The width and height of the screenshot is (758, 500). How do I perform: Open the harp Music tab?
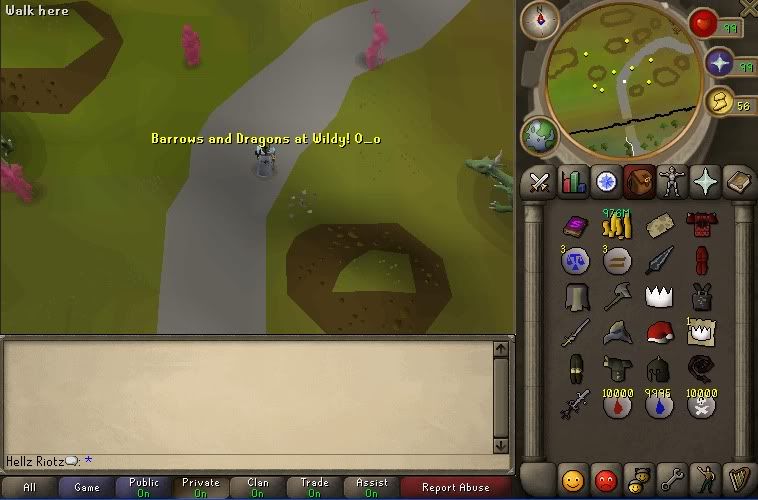pos(738,476)
